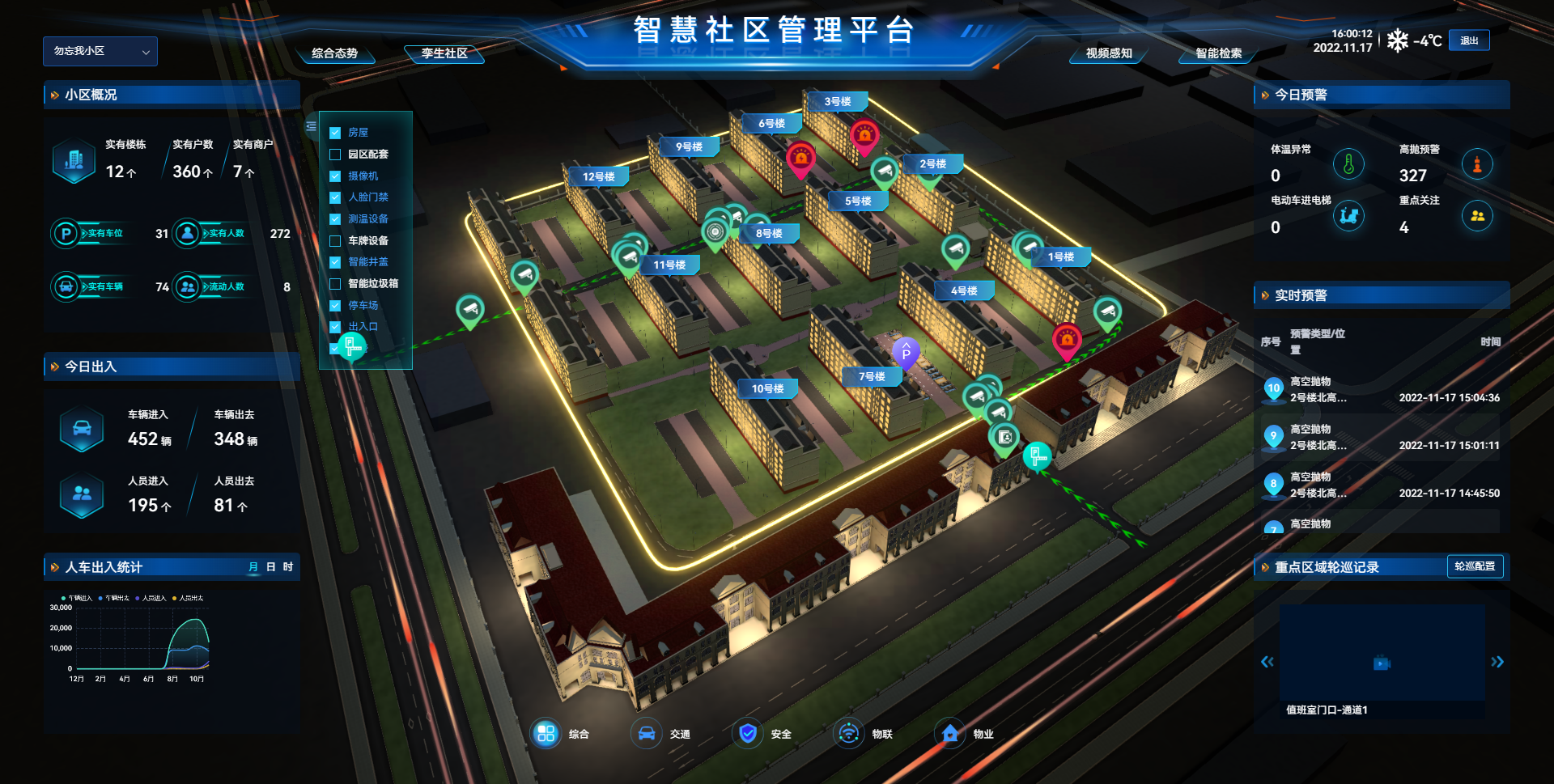Select the 物业 bottom navigation button
This screenshot has height=784, width=1554.
point(950,734)
